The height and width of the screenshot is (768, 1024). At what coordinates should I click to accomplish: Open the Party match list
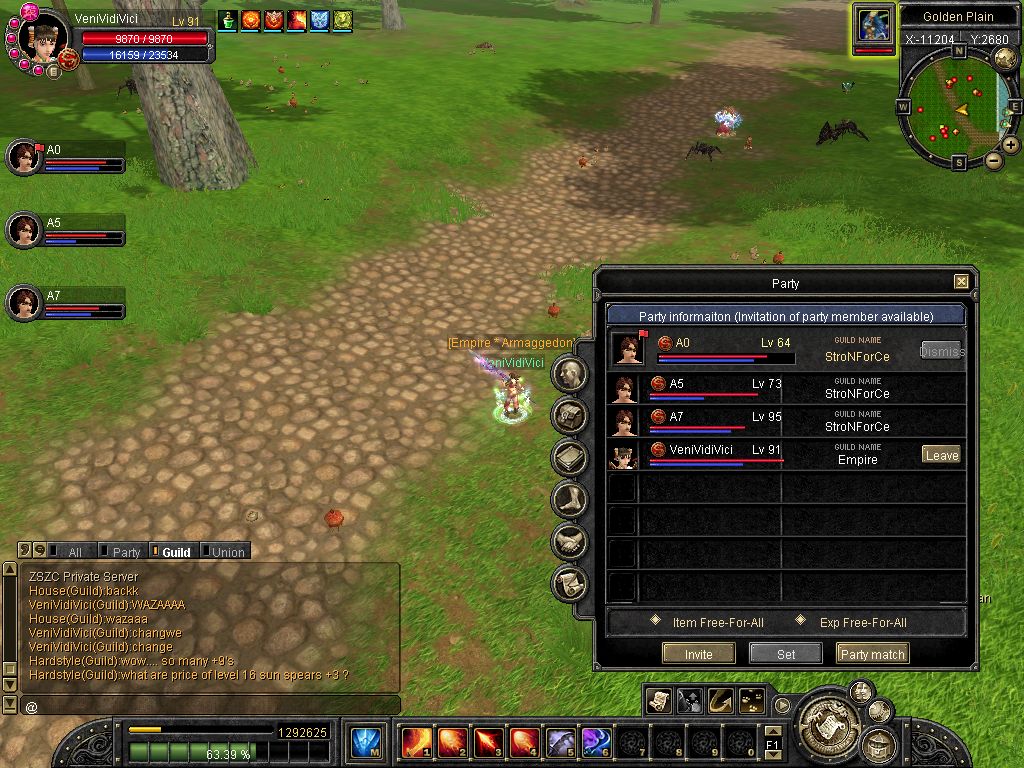(872, 654)
